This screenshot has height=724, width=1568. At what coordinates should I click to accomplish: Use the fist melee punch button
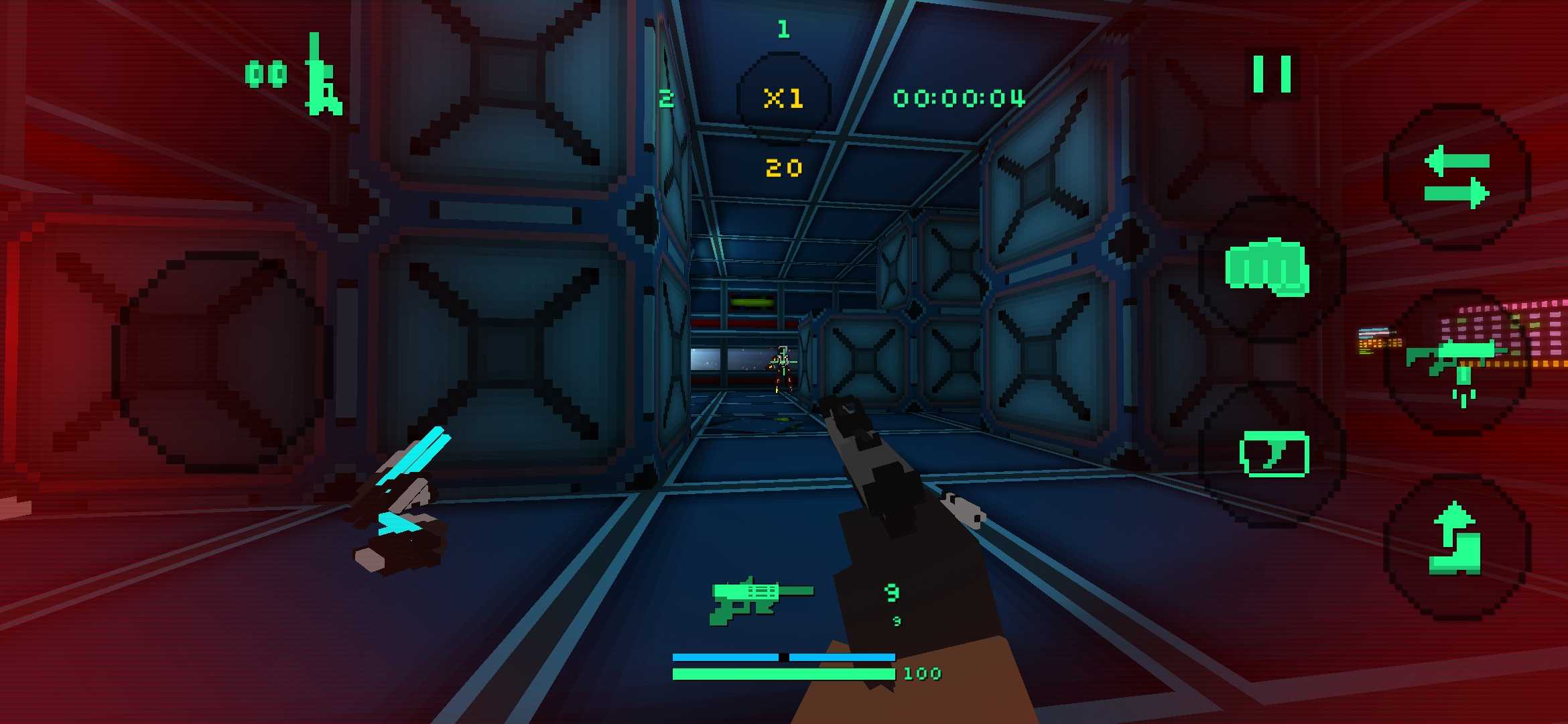pos(1268,268)
